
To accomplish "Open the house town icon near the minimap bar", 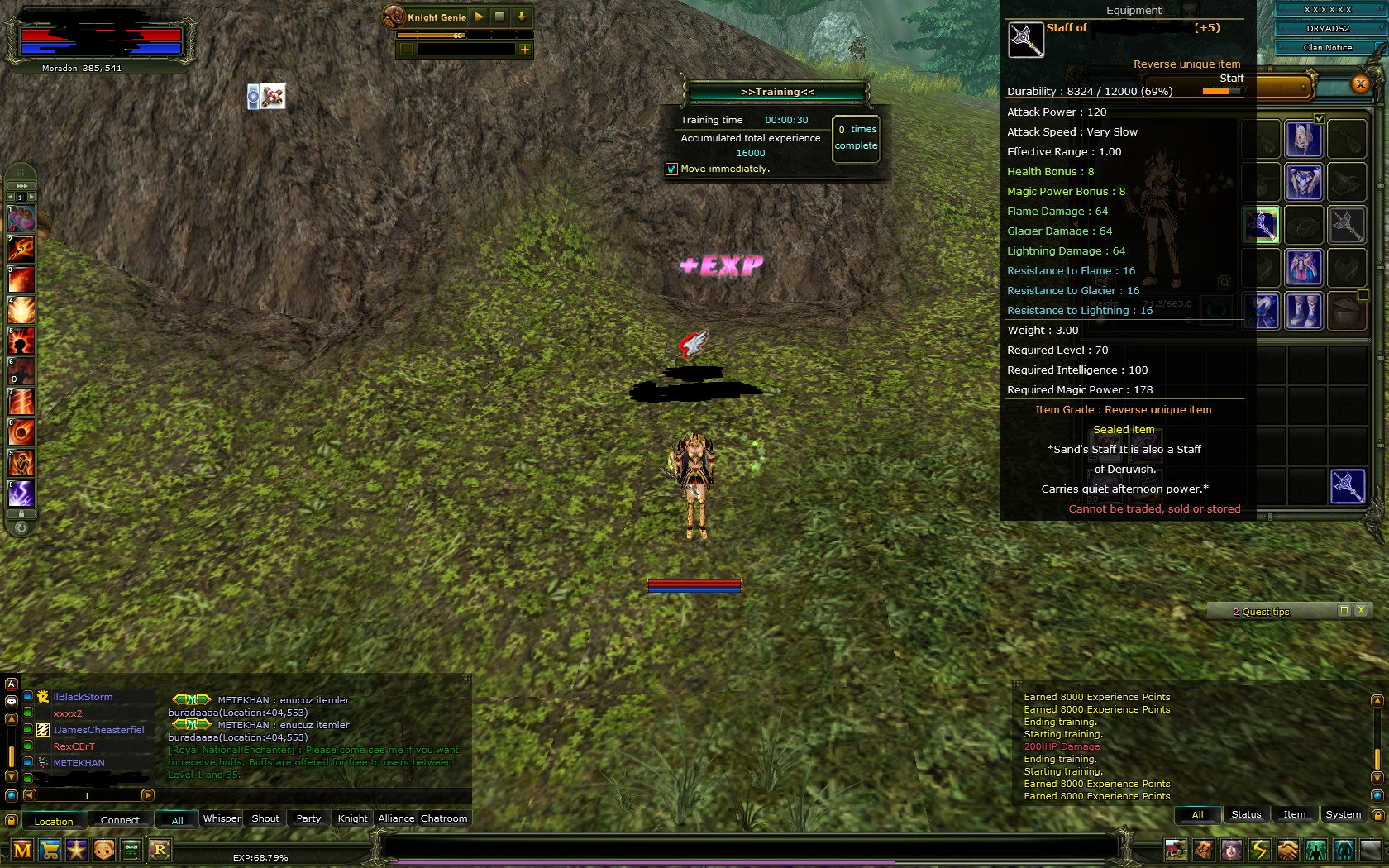I will tap(1176, 850).
